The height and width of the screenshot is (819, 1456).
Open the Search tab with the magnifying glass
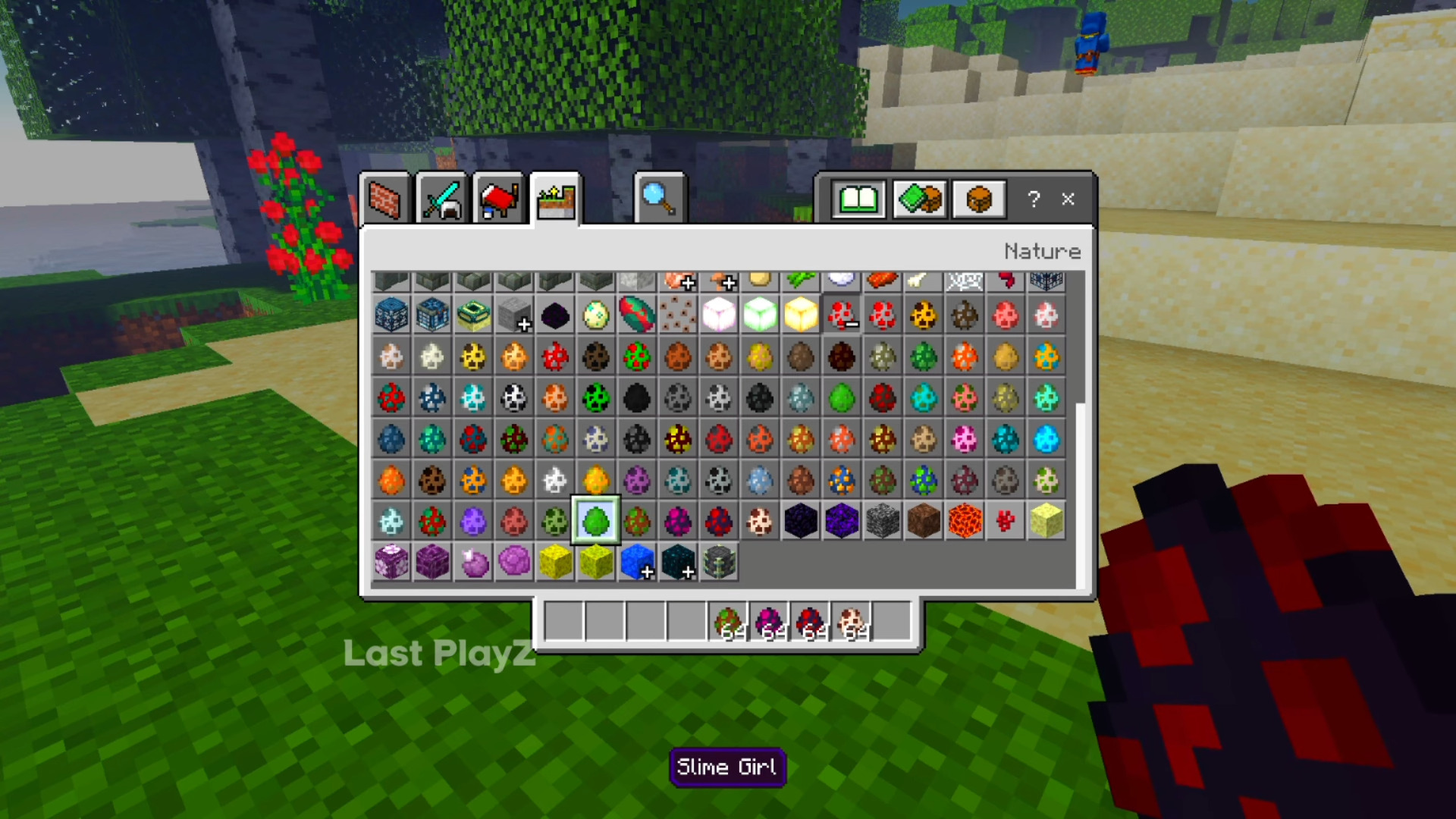(x=658, y=199)
